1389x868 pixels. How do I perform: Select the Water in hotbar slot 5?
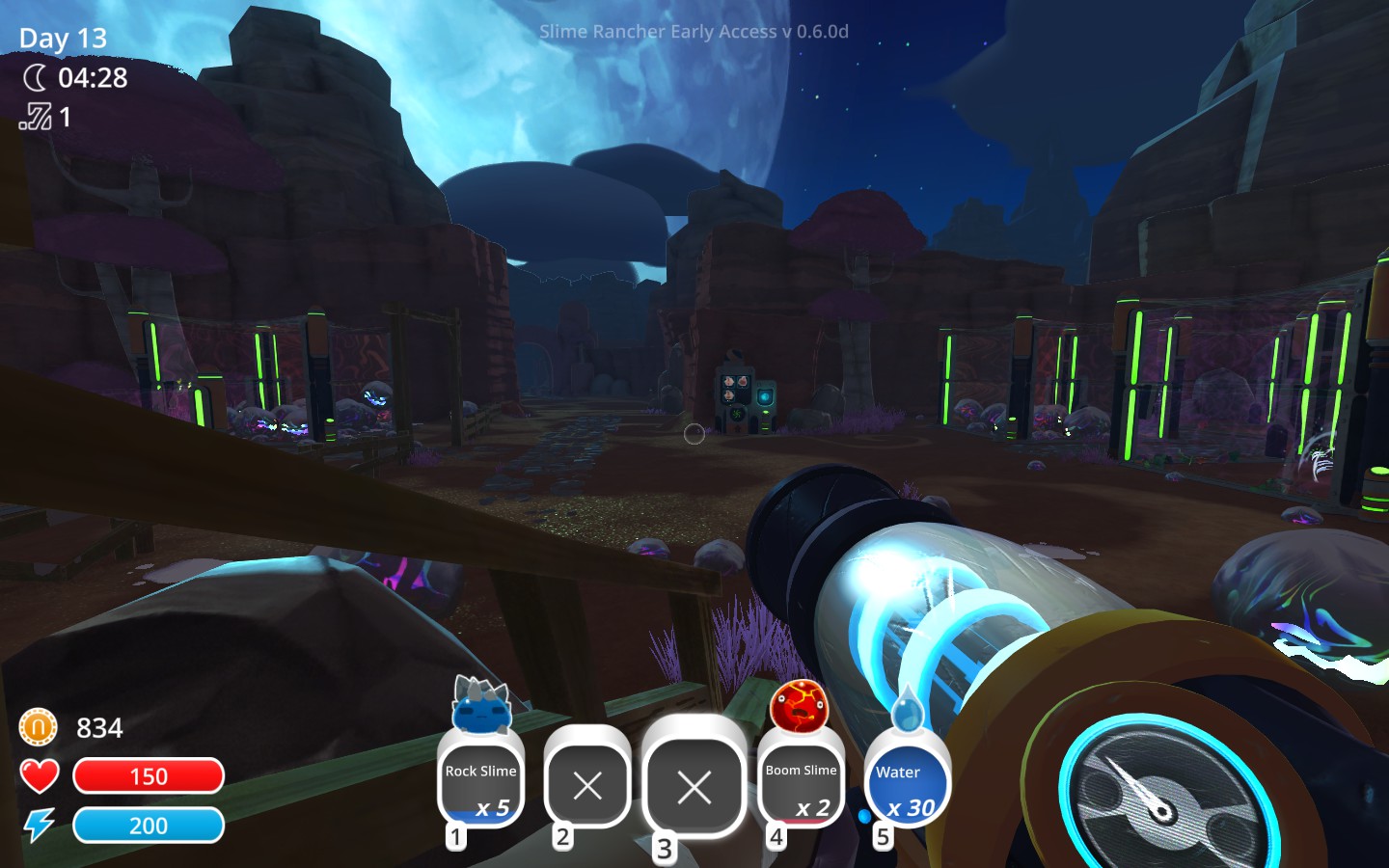[x=908, y=783]
